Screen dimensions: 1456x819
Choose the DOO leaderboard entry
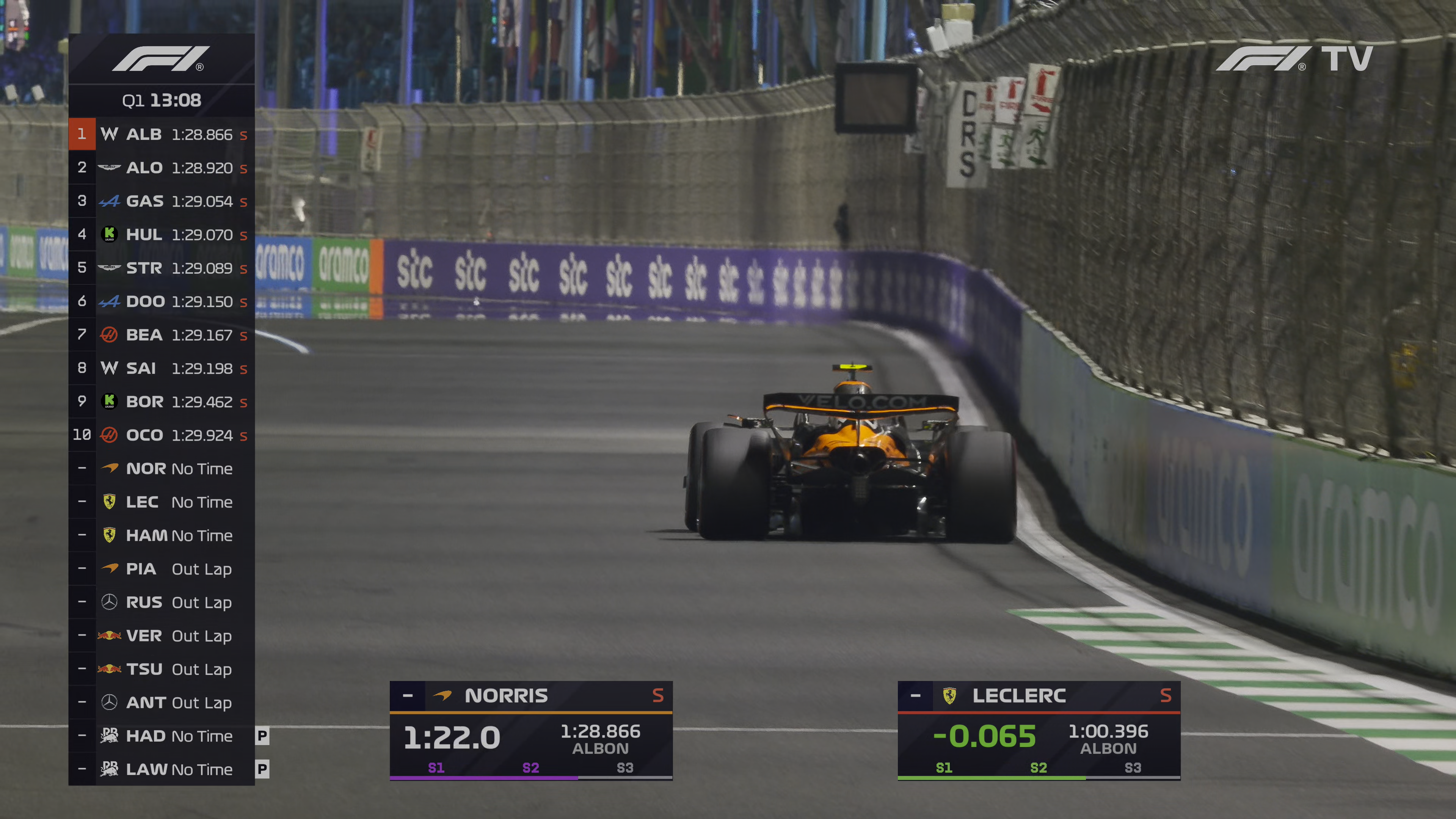162,301
